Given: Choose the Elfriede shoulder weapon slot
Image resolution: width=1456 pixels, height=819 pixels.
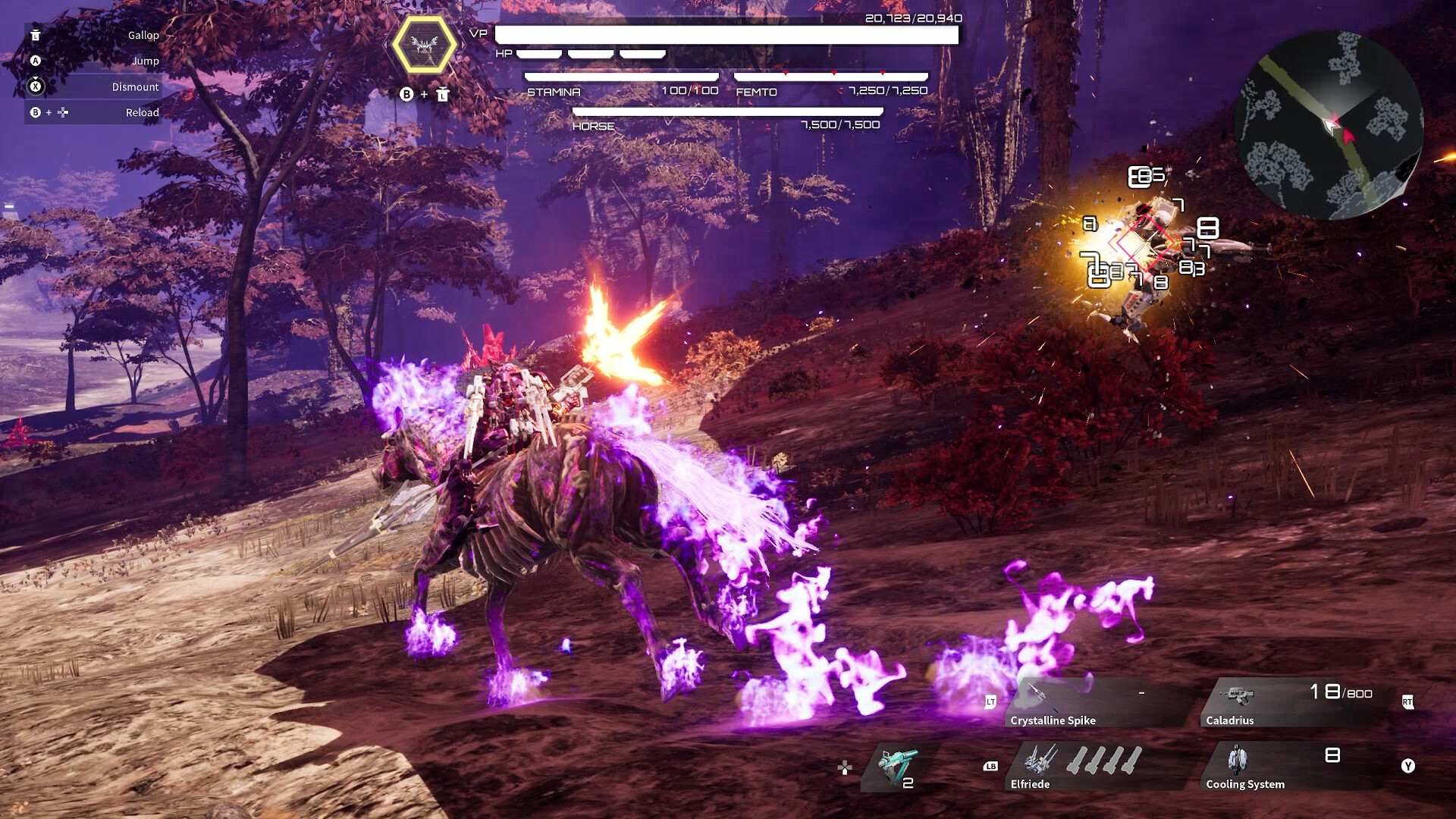Looking at the screenshot, I should click(1092, 767).
